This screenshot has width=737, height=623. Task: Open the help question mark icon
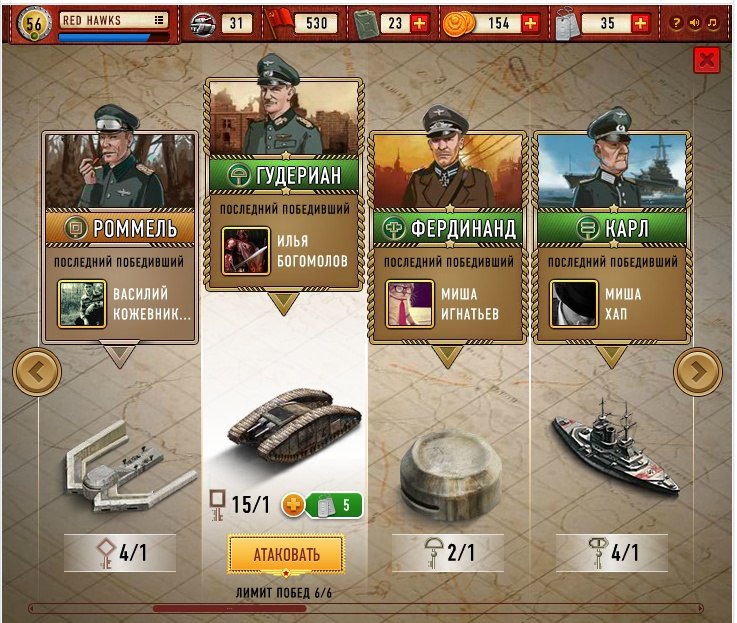(x=677, y=22)
